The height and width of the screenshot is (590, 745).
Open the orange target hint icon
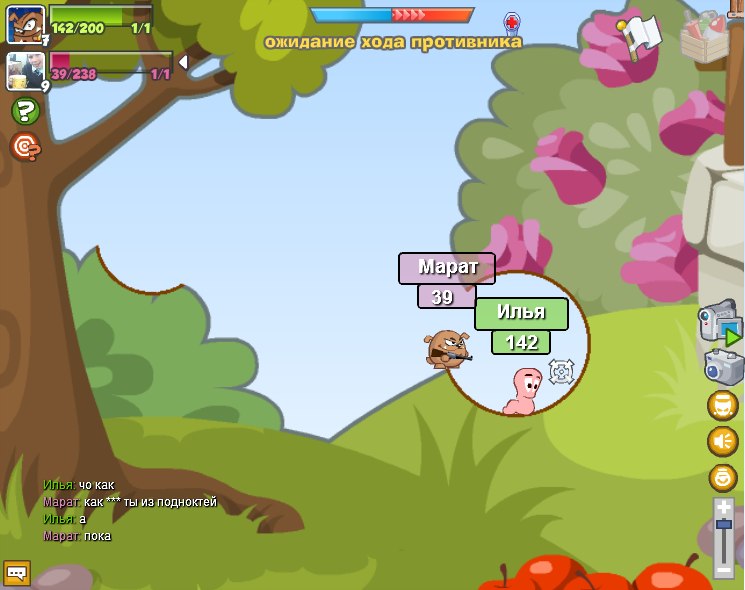[25, 147]
